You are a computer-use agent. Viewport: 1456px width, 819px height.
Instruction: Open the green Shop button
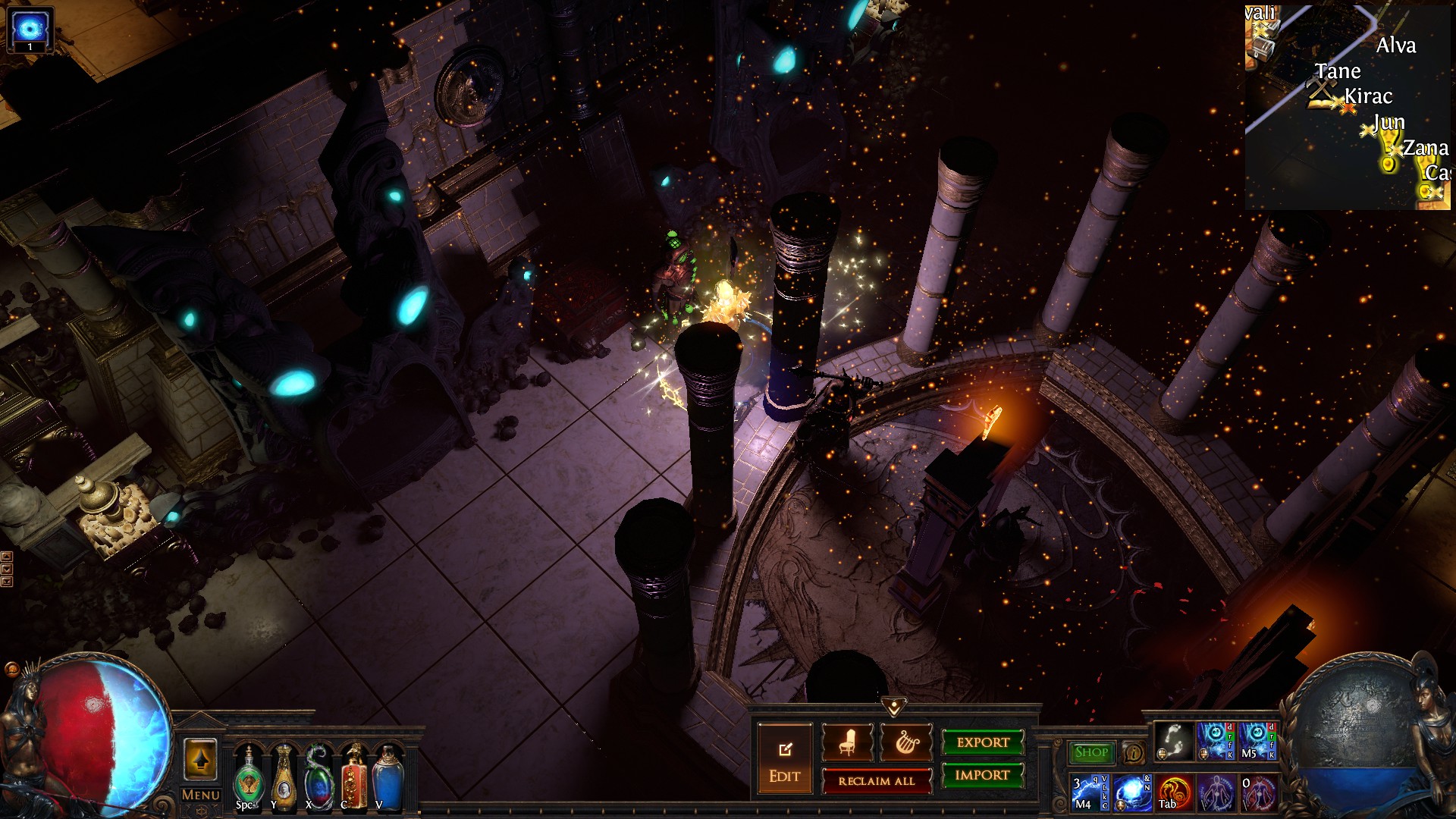[1091, 752]
